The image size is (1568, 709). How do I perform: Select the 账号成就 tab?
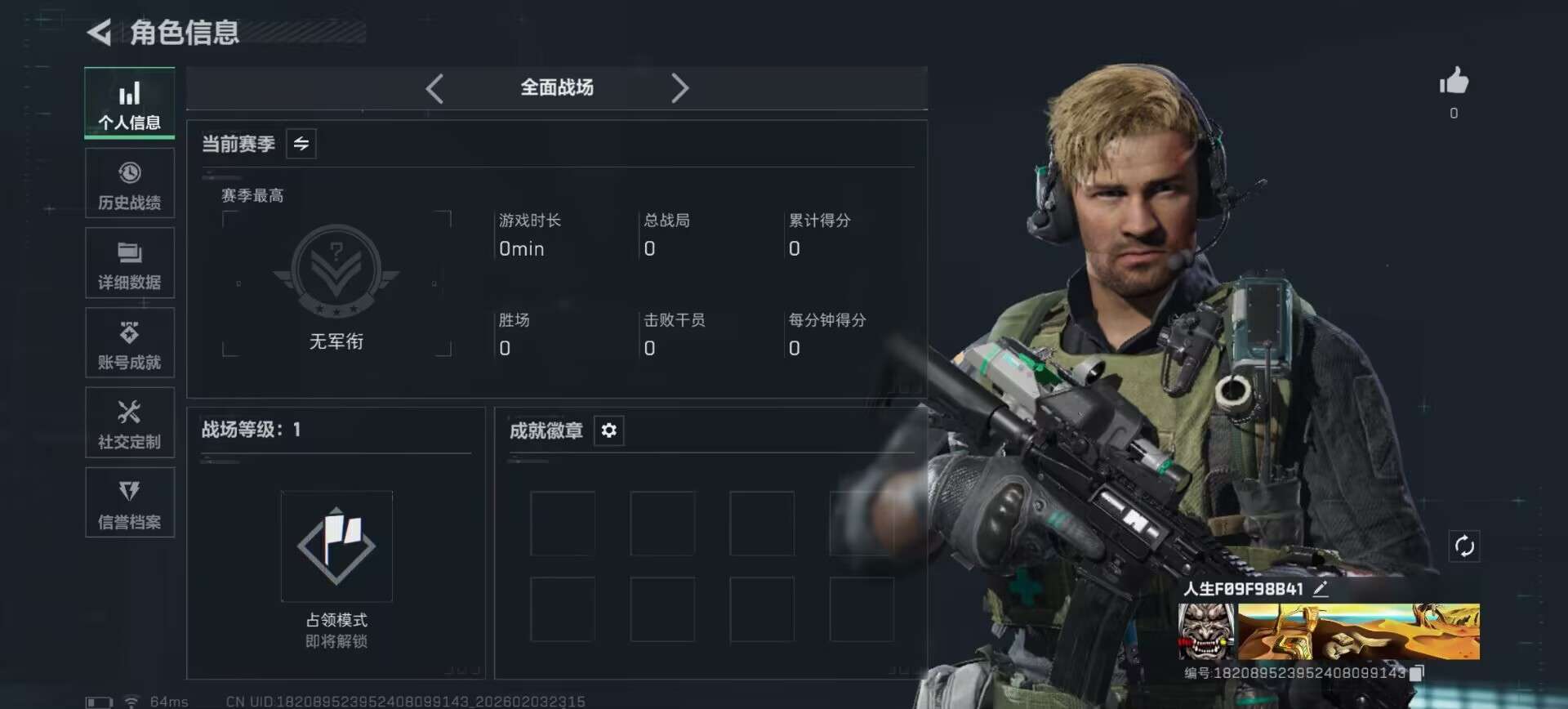click(x=129, y=344)
